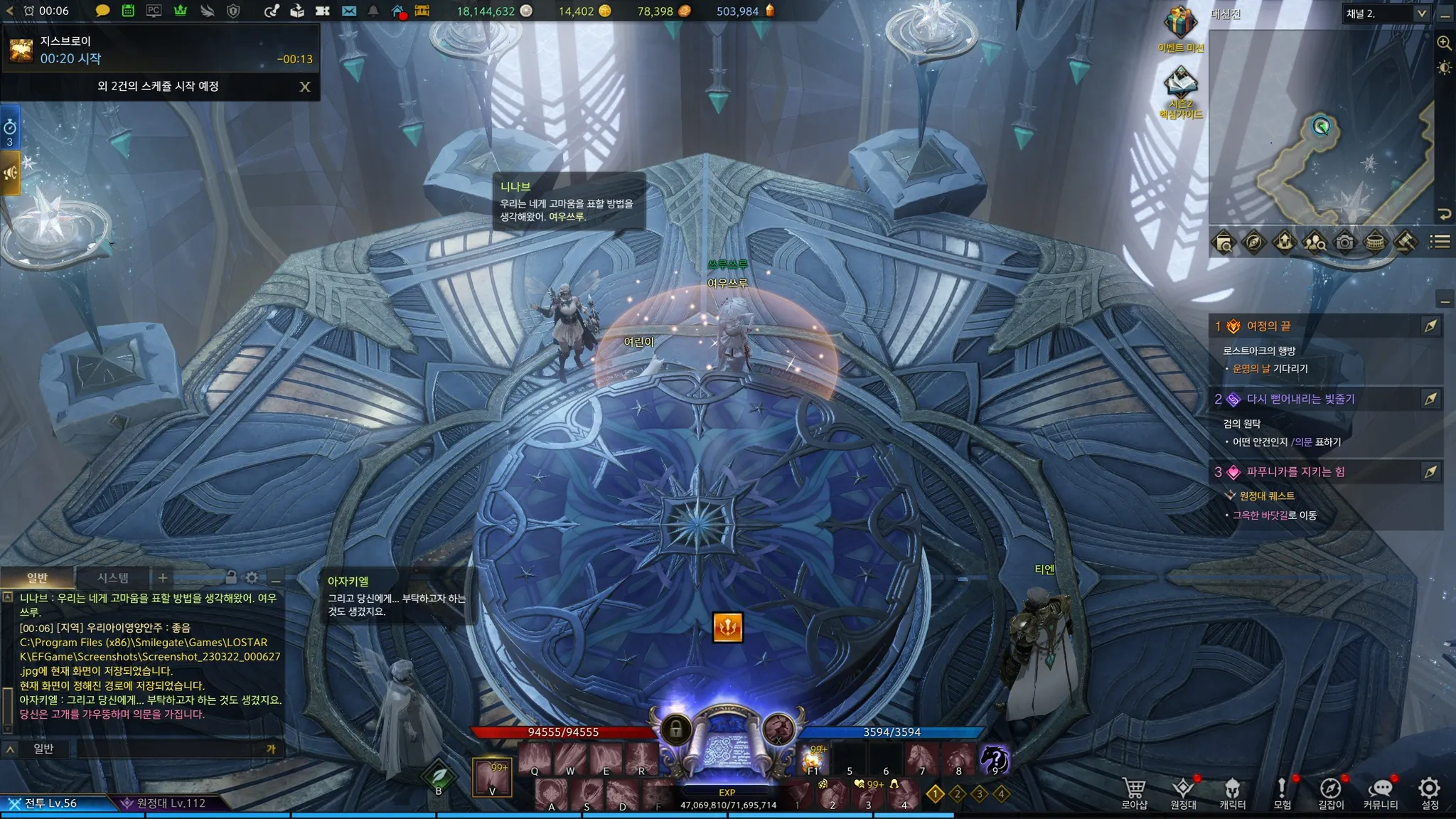
Task: Select the 파푸니카를 지키는 힘 quest entry
Action: tap(1295, 472)
